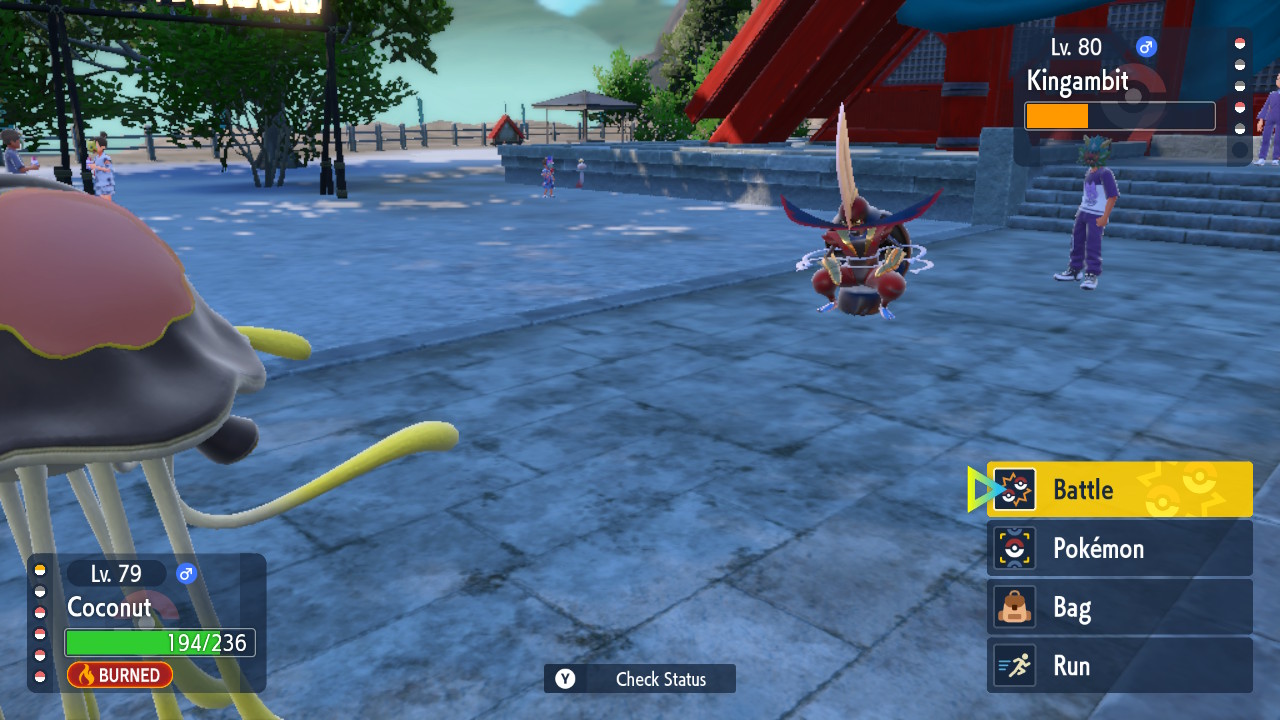
Task: Choose Run to flee the battle
Action: (x=1119, y=665)
